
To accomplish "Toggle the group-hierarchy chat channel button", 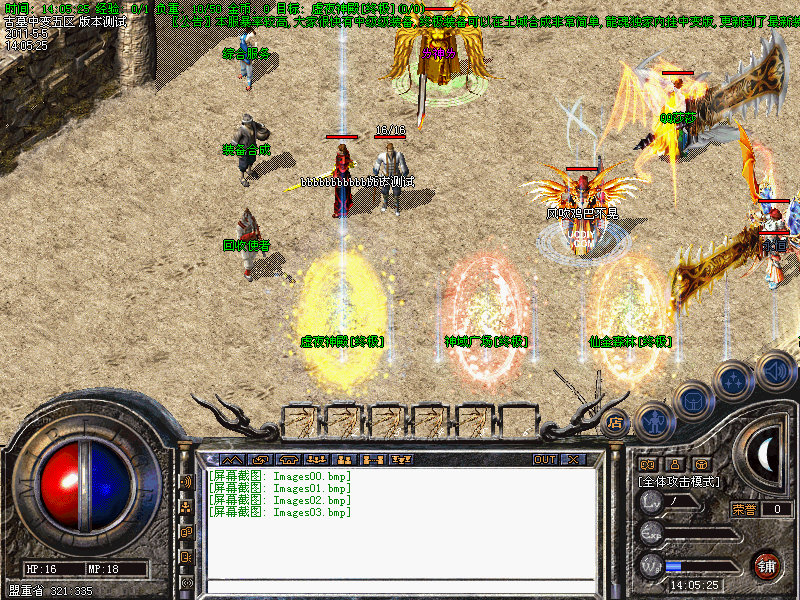I will [186, 507].
